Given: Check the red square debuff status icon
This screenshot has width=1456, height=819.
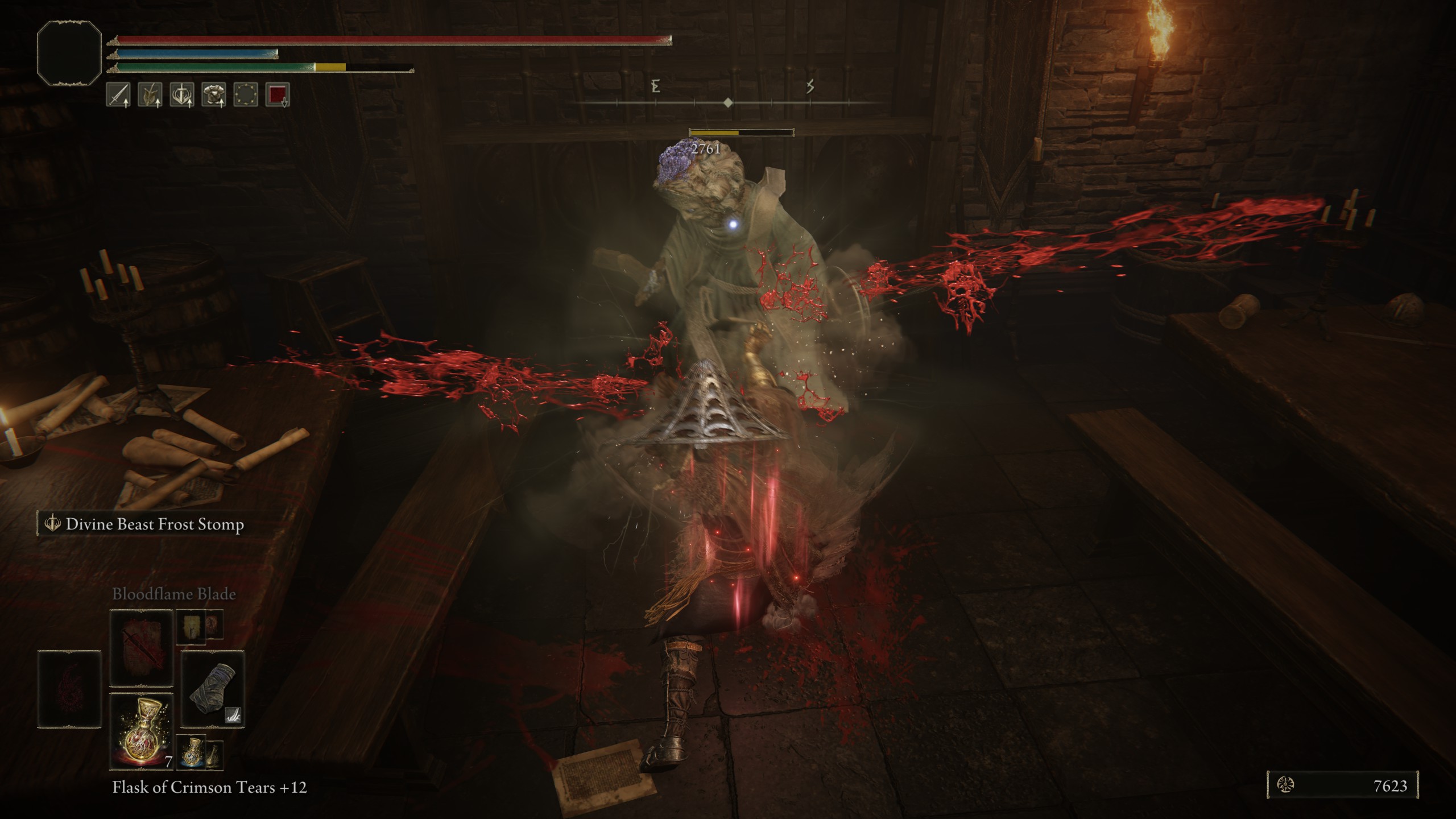Looking at the screenshot, I should [x=278, y=94].
